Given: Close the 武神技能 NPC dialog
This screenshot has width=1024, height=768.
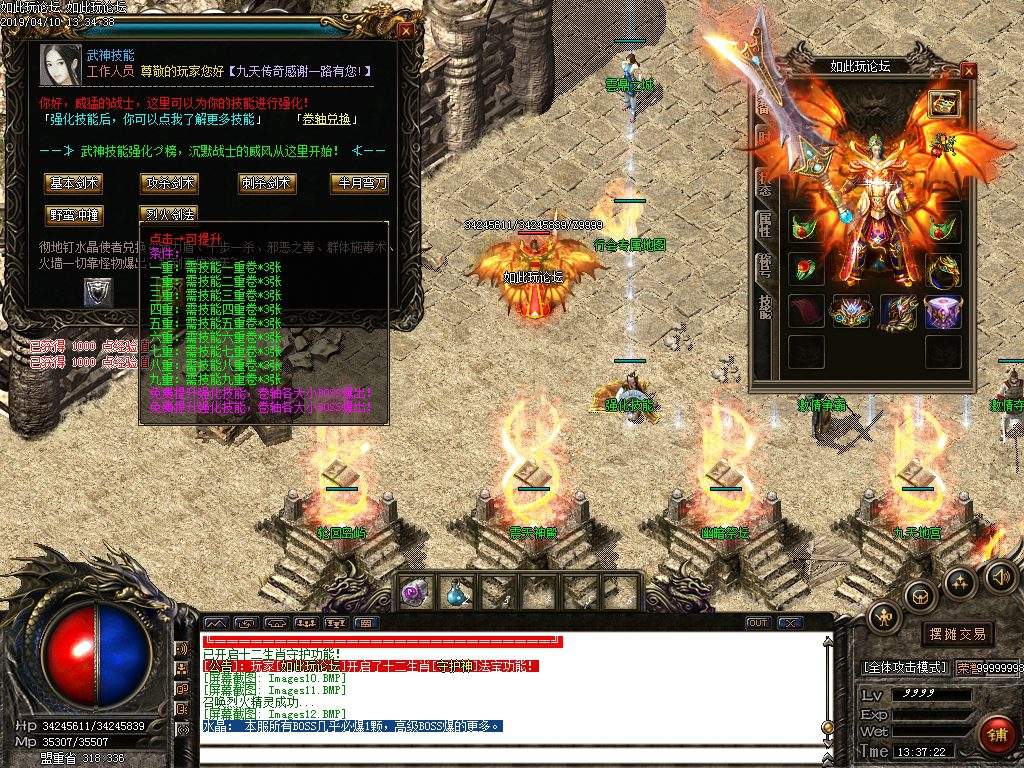Looking at the screenshot, I should pyautogui.click(x=405, y=30).
